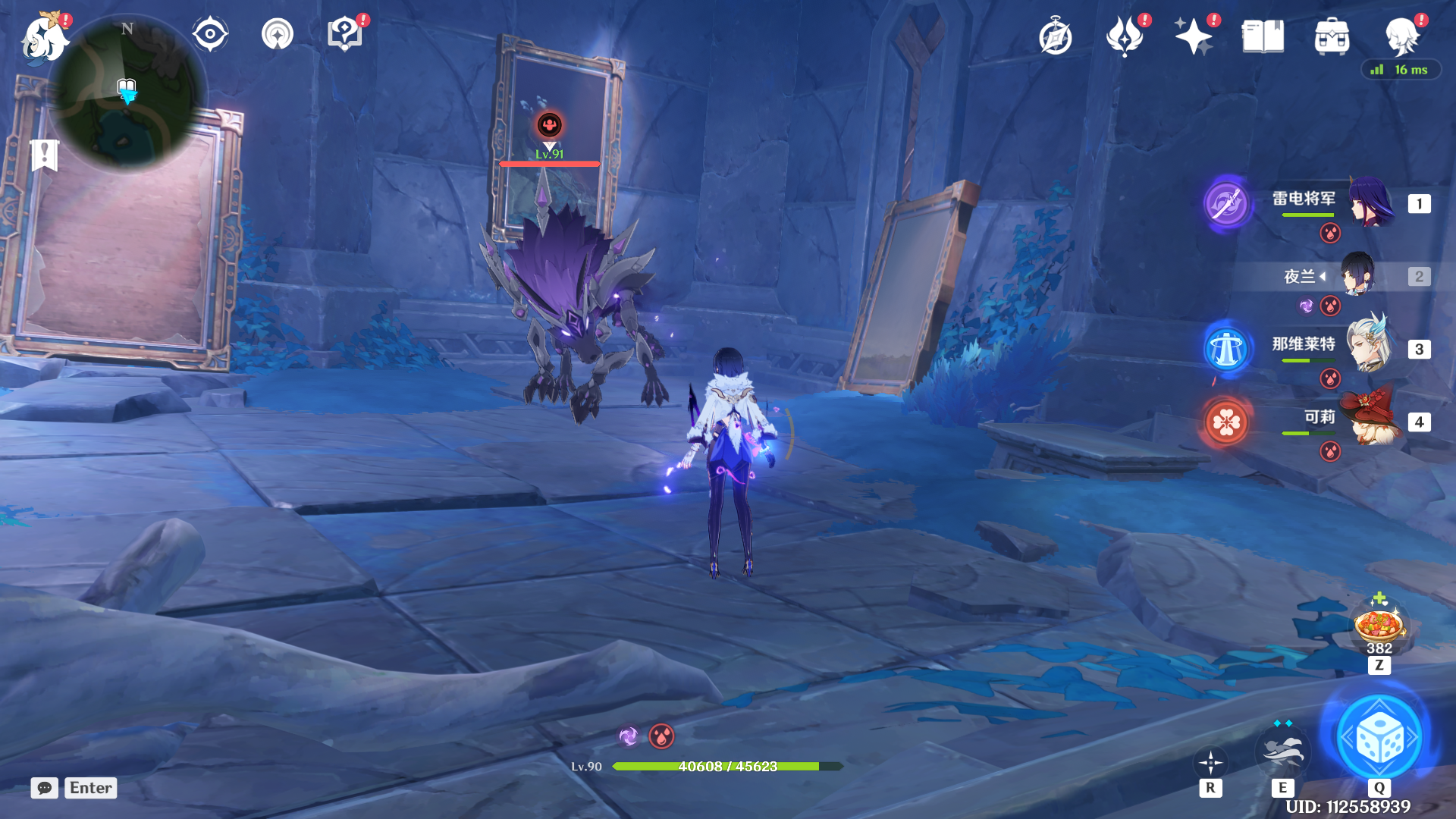Activate the dice elemental burst

point(1379,738)
